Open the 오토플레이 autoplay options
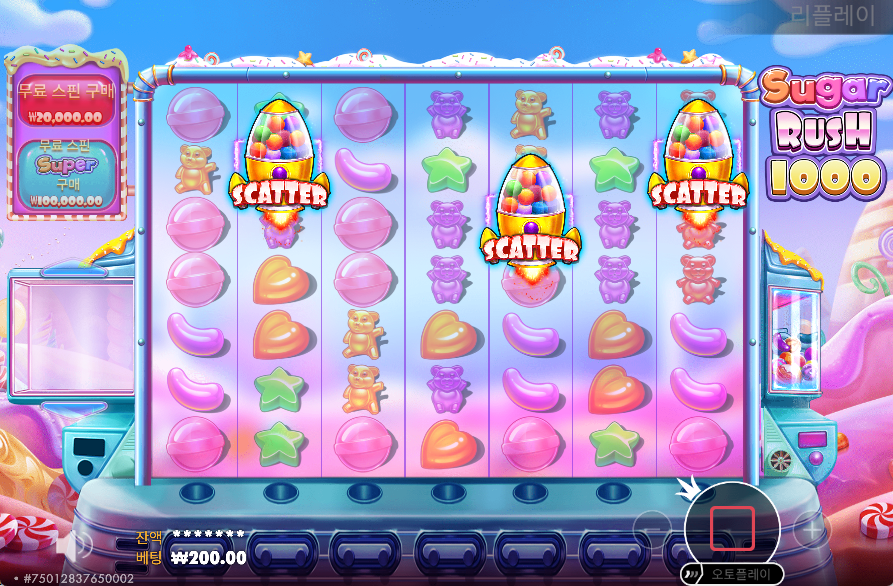893x586 pixels. click(730, 574)
